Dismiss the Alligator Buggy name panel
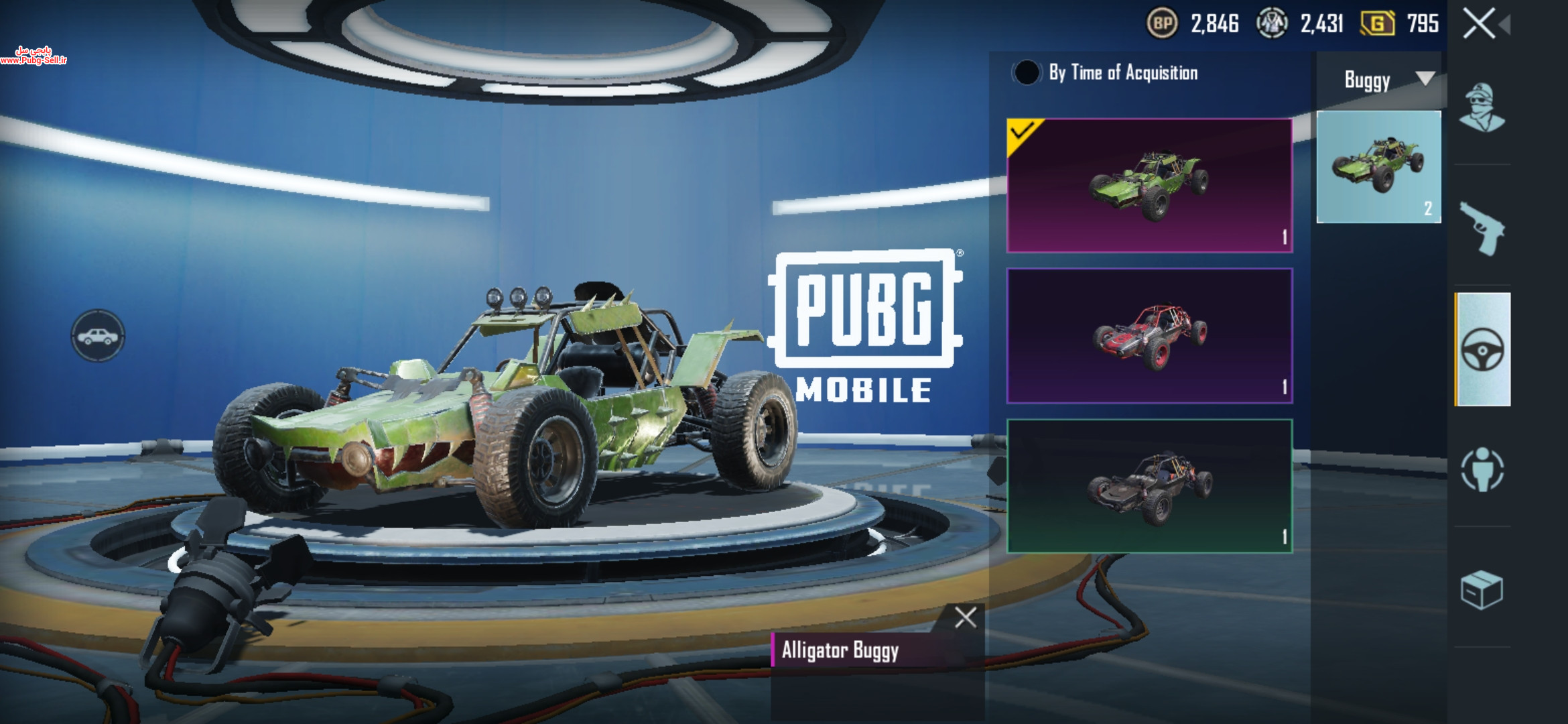The image size is (1568, 724). [x=965, y=617]
